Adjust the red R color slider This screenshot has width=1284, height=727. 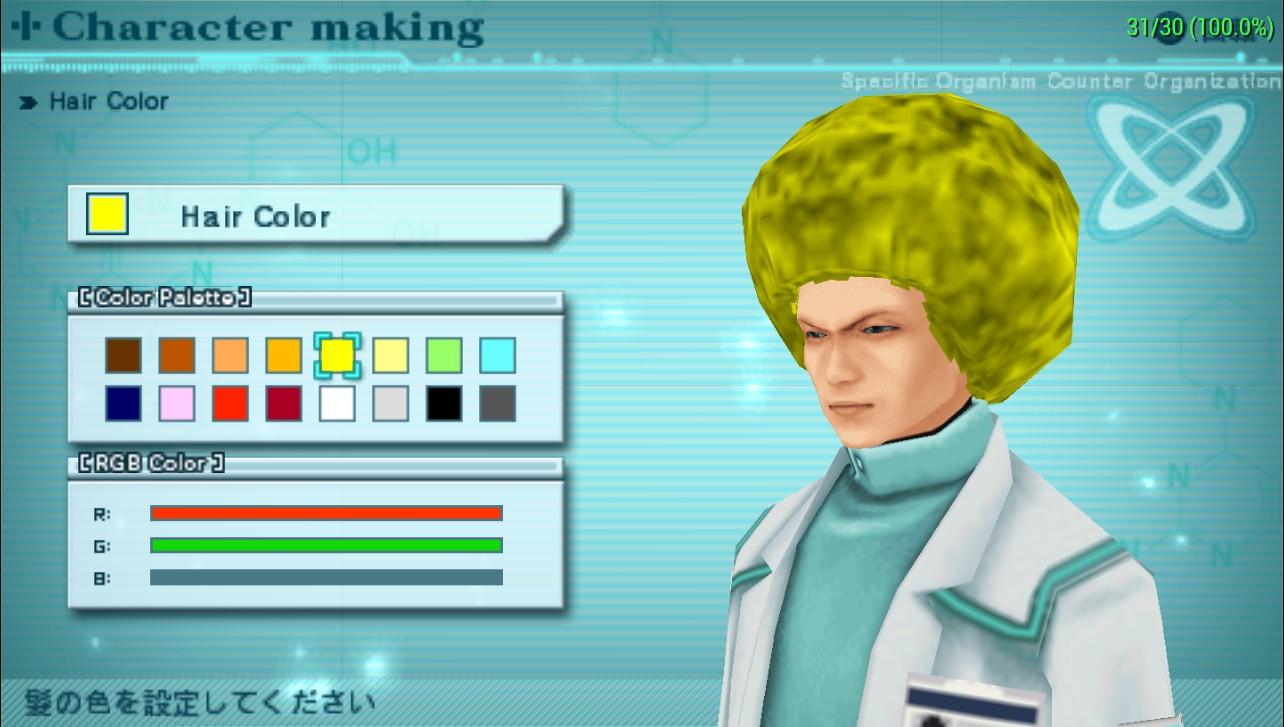click(x=326, y=514)
